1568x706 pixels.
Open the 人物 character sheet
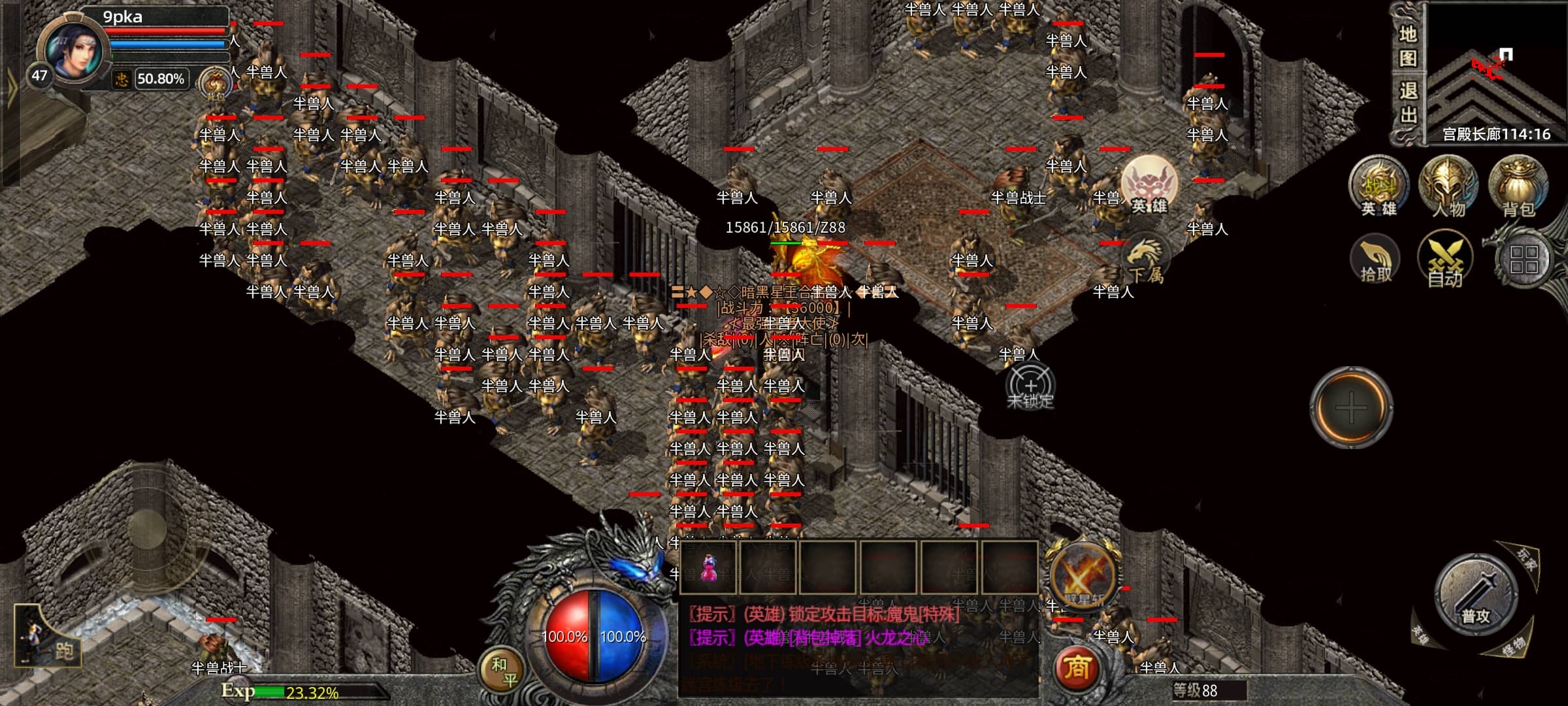[1448, 186]
